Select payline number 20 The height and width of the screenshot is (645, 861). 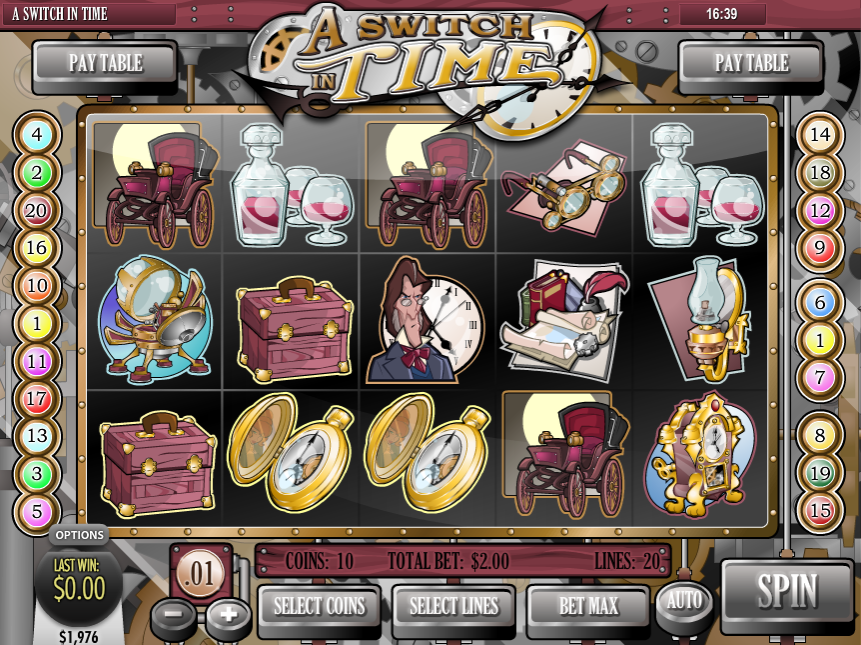37,210
